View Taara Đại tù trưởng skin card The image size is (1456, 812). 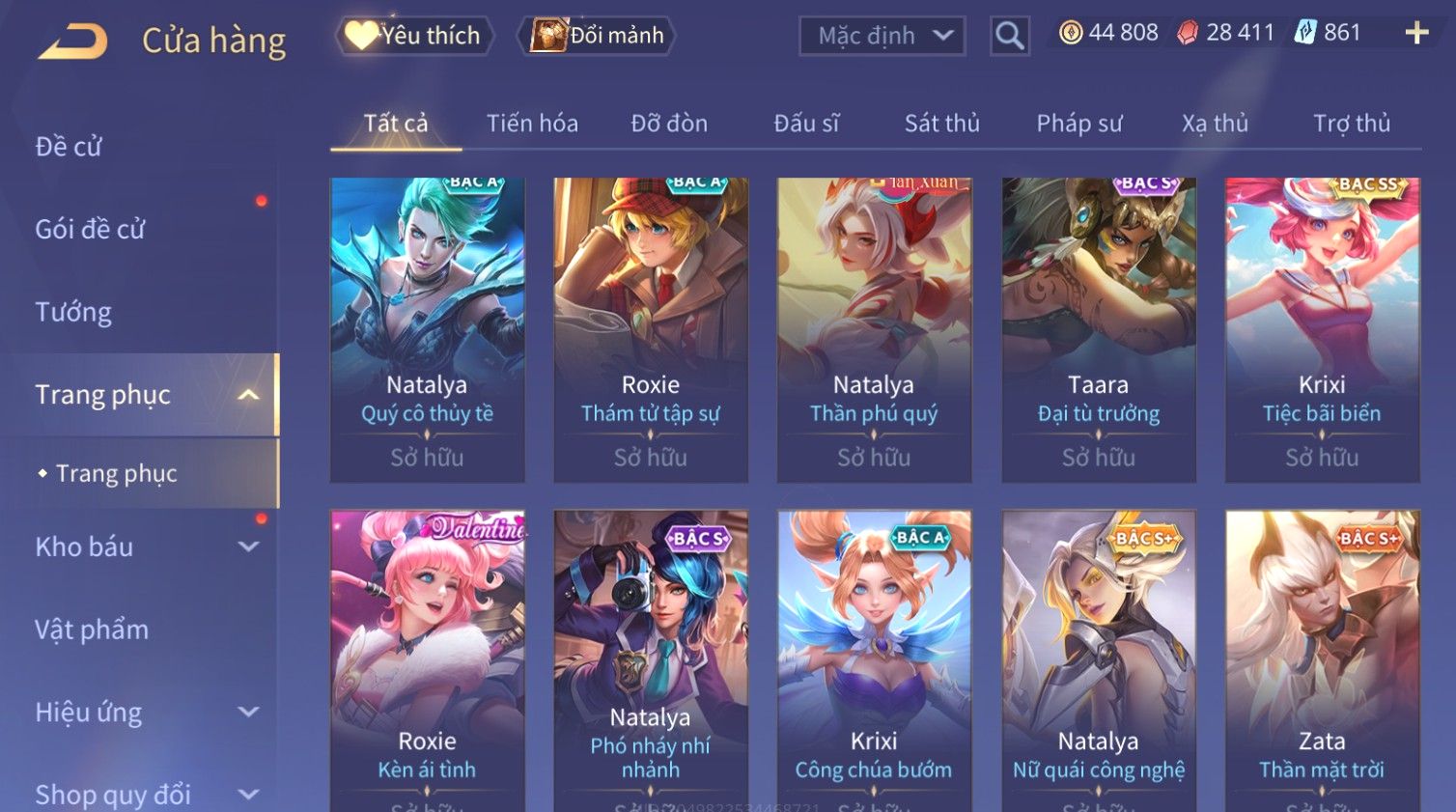1098,328
